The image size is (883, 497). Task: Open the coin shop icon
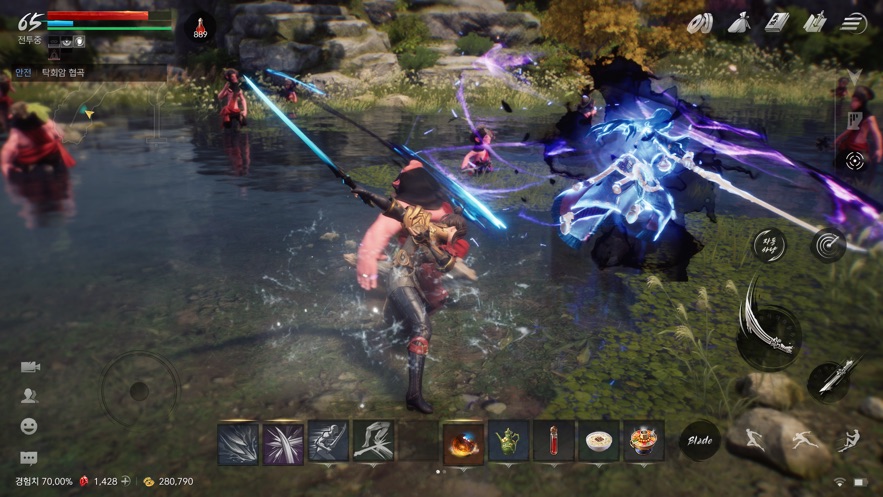(699, 23)
